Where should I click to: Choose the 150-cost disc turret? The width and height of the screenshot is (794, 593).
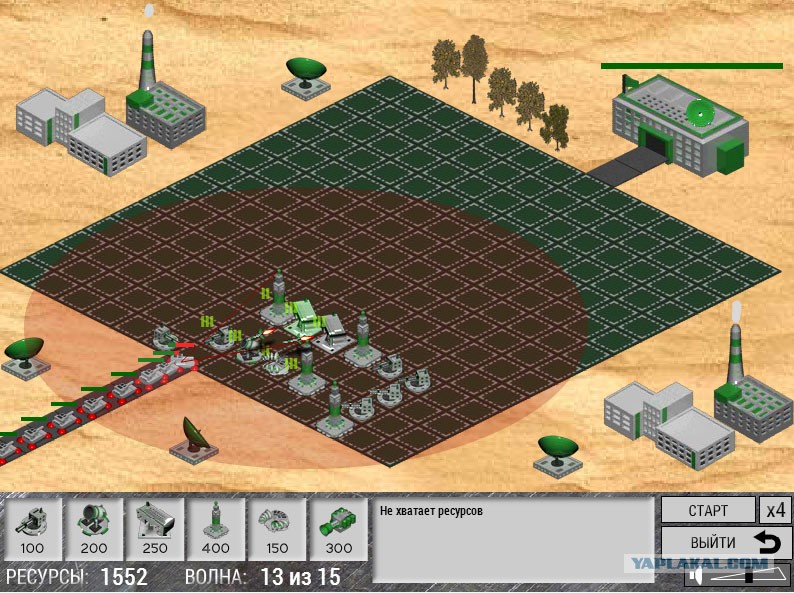tap(277, 529)
